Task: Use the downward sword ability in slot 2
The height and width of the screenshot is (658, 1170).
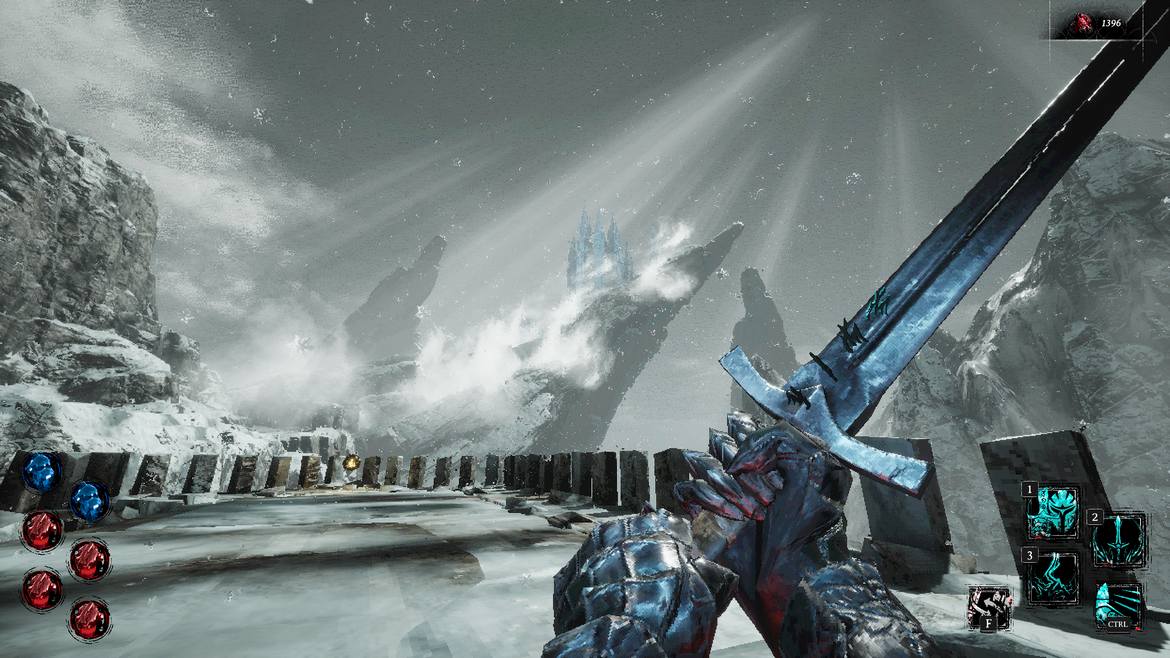Action: click(1118, 539)
